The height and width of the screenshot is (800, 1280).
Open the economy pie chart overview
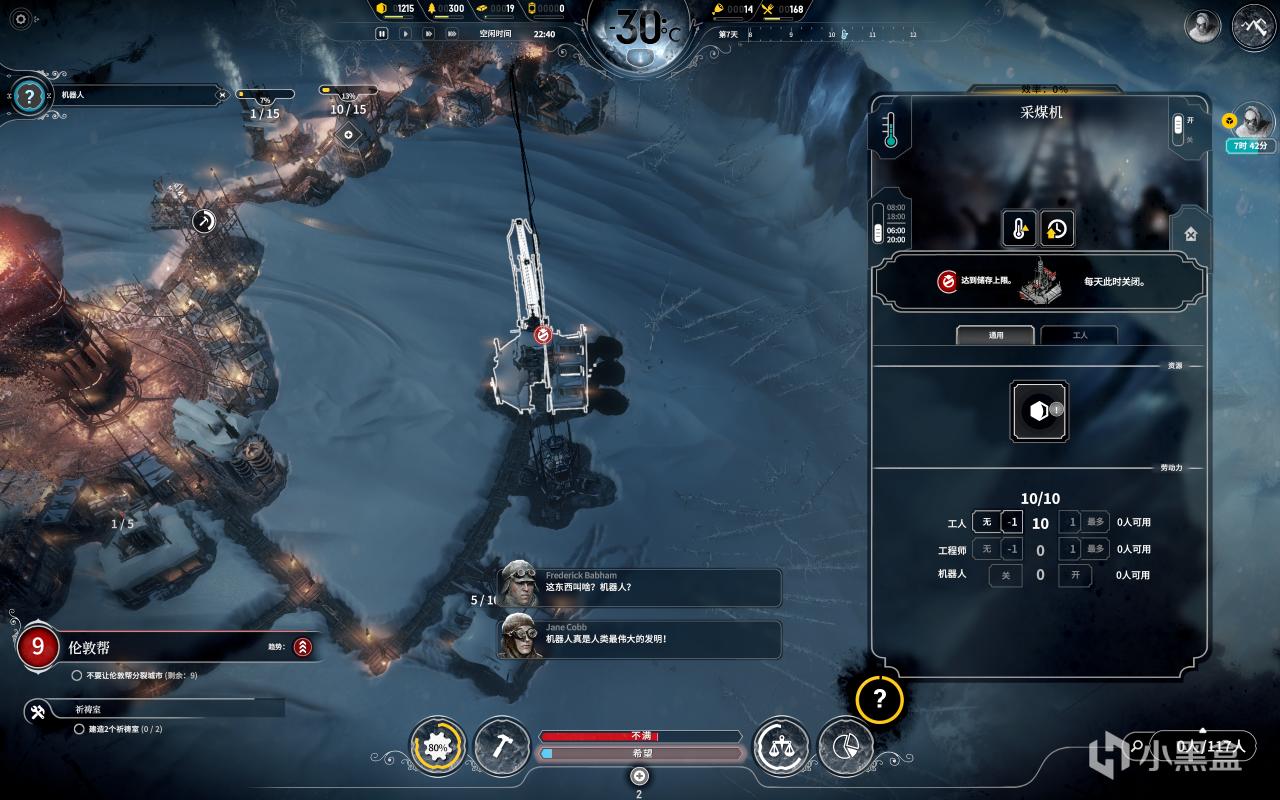pyautogui.click(x=845, y=746)
